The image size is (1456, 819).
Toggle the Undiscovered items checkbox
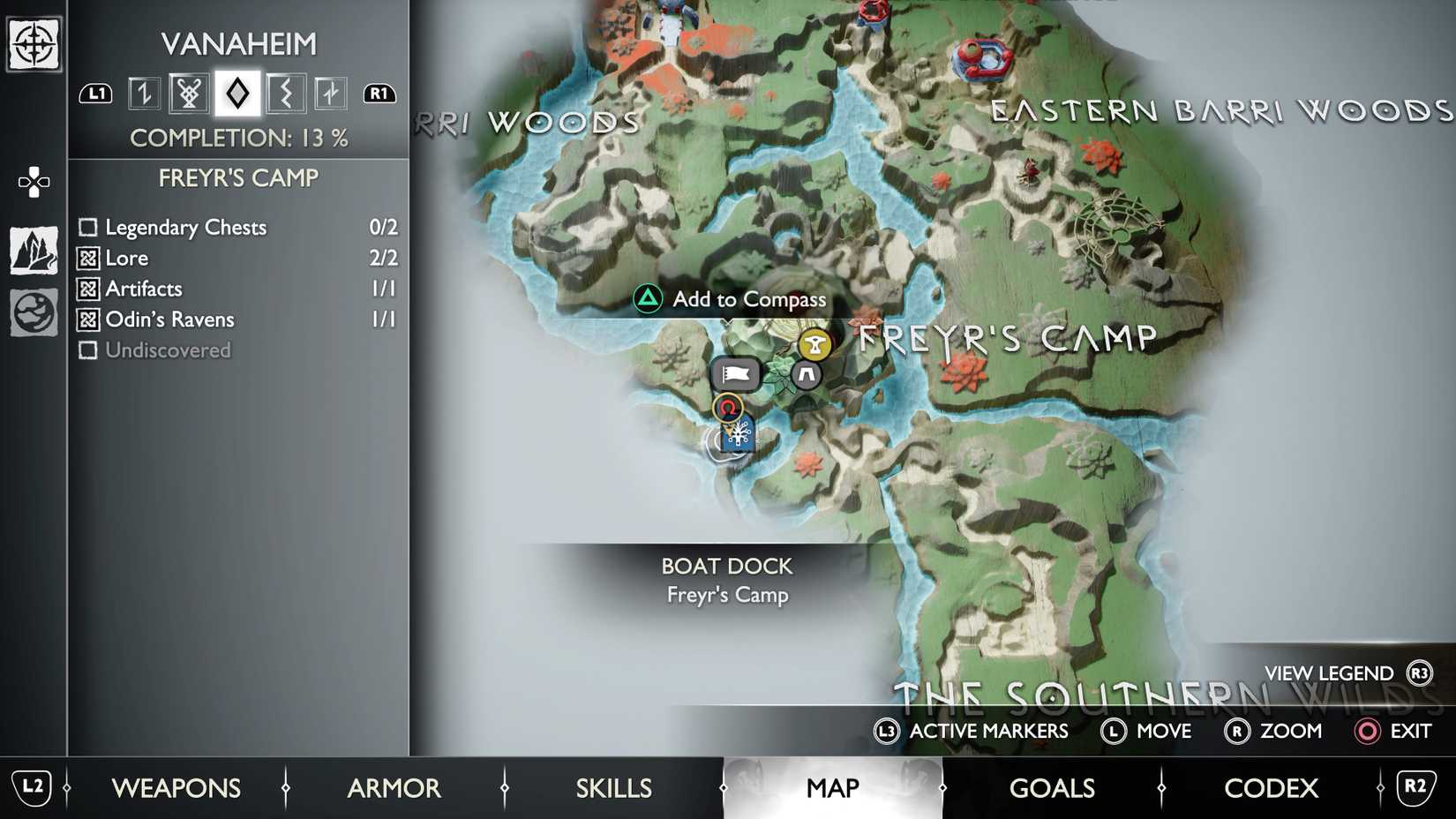[87, 350]
